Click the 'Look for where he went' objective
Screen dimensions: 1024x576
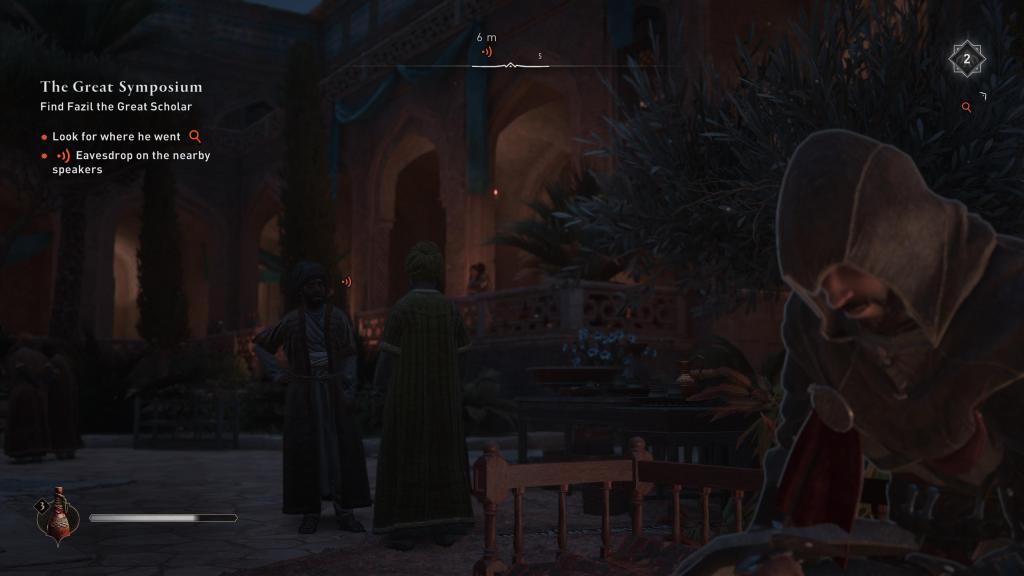[x=117, y=136]
